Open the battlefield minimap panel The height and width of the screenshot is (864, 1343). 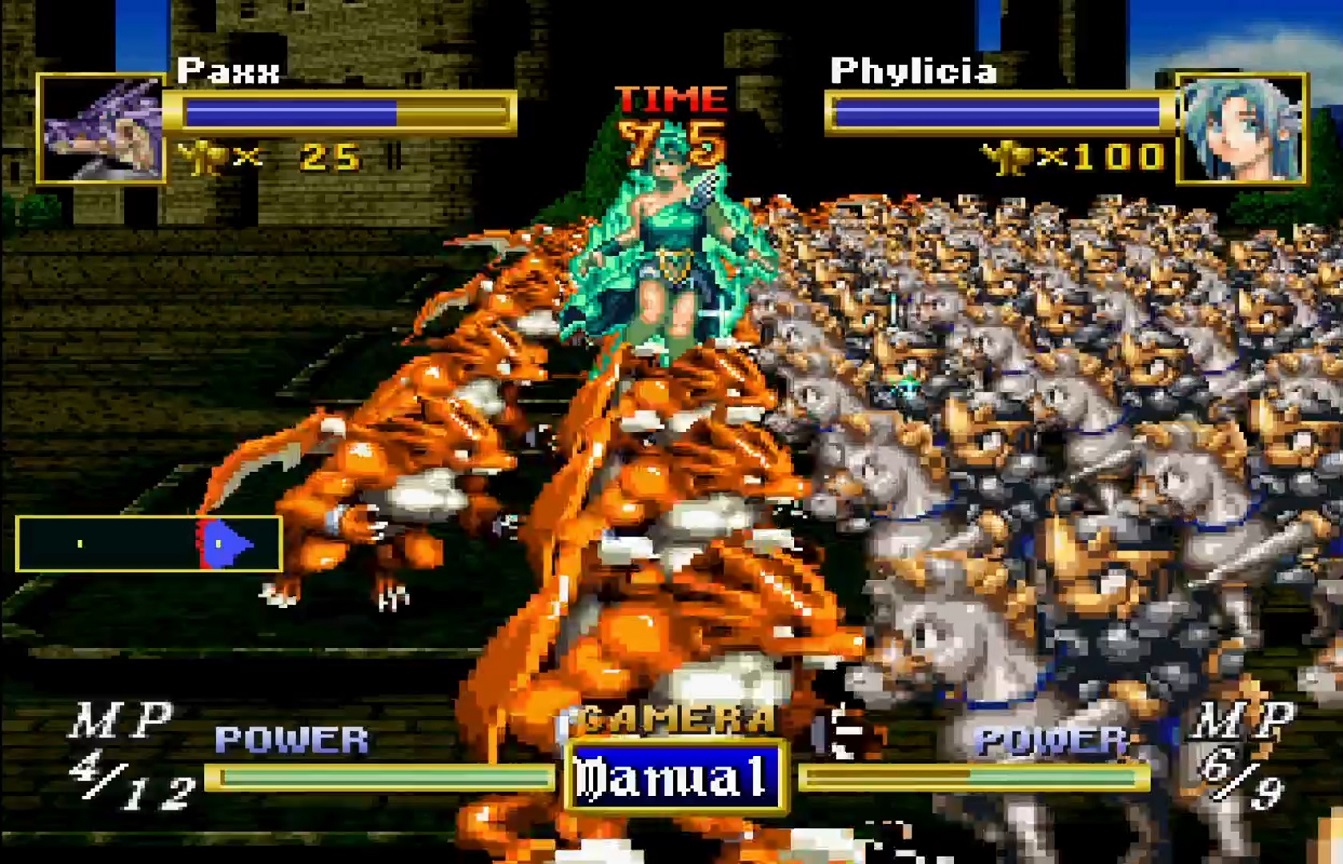149,544
